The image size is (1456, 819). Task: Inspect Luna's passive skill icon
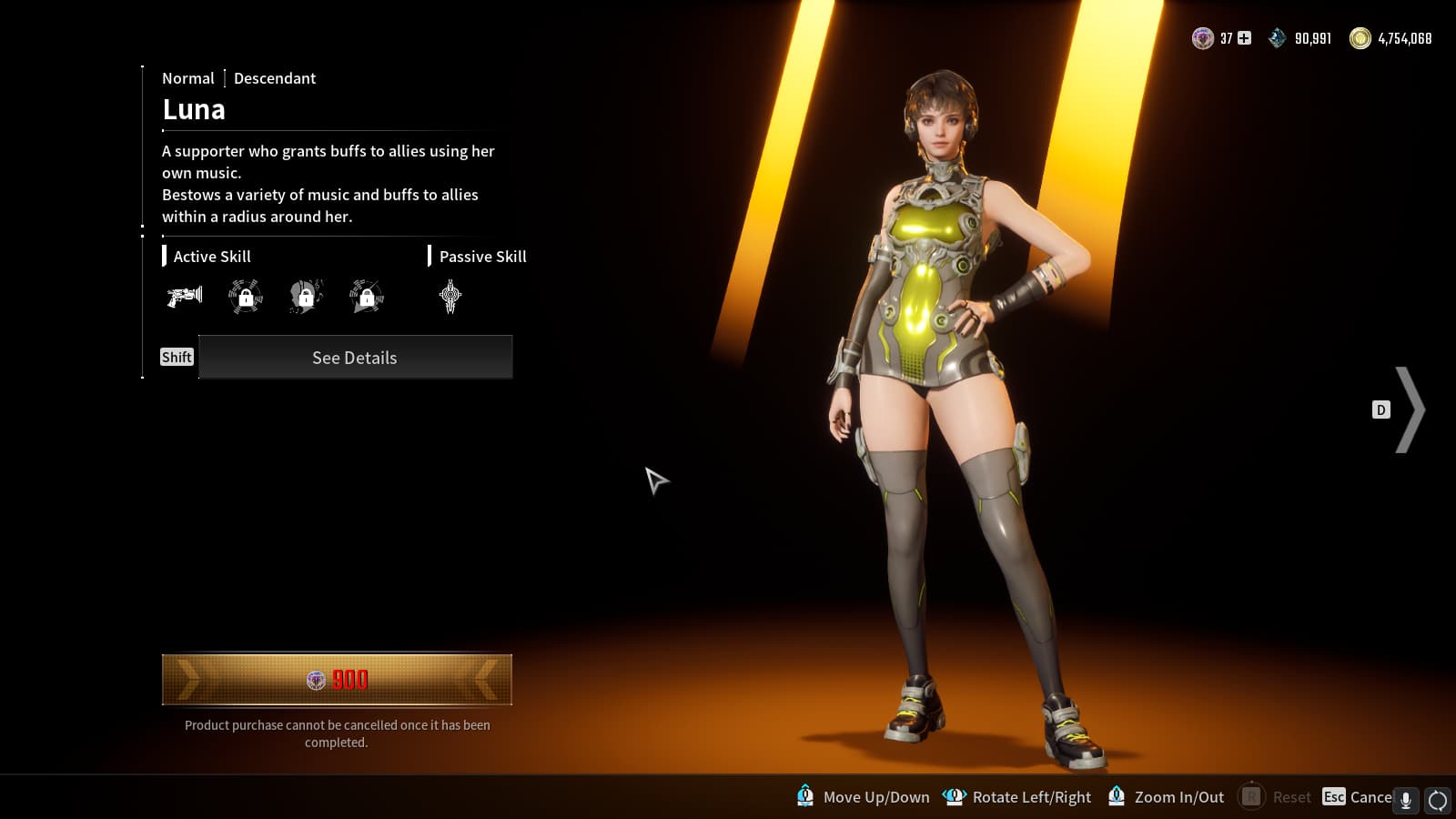[450, 296]
